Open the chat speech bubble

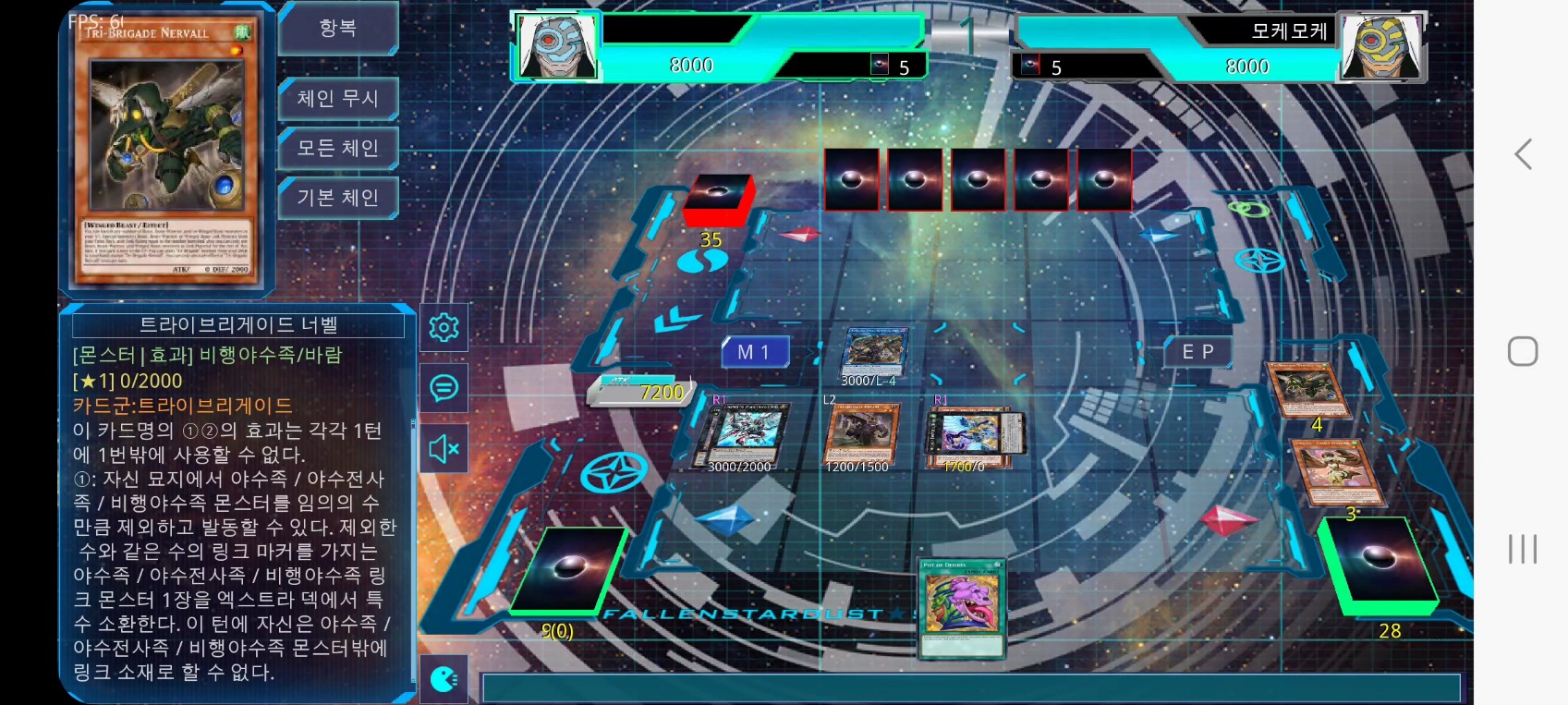[x=444, y=388]
